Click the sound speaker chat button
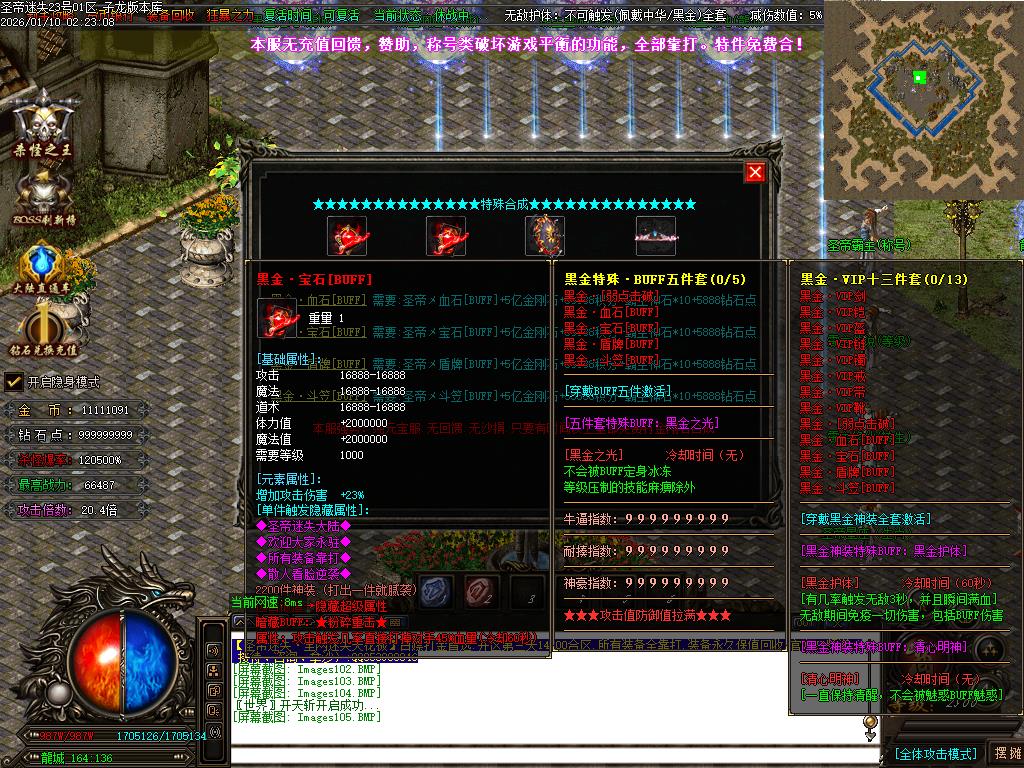This screenshot has width=1024, height=768. point(214,650)
